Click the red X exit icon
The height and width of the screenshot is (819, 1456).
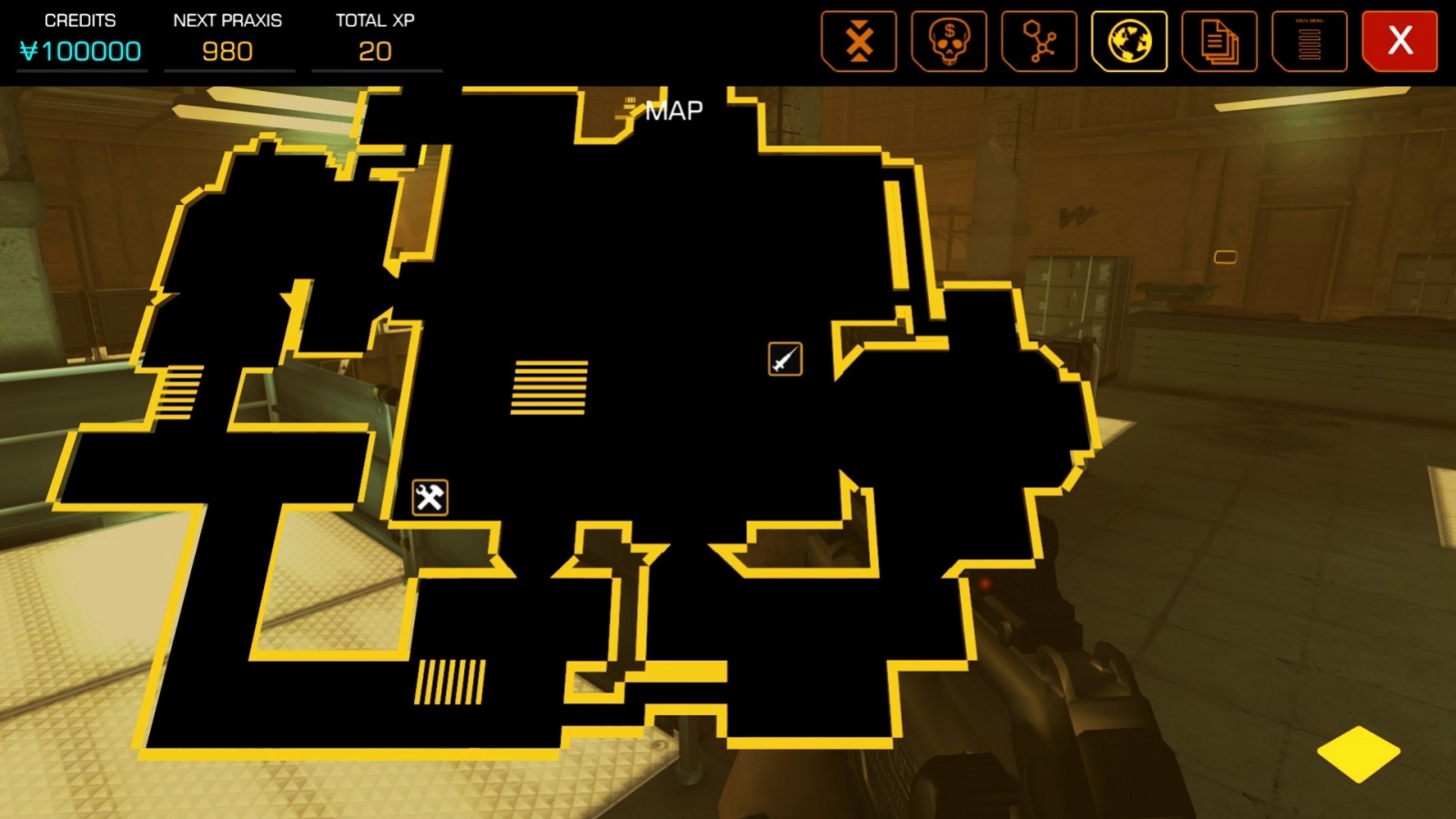point(1399,41)
